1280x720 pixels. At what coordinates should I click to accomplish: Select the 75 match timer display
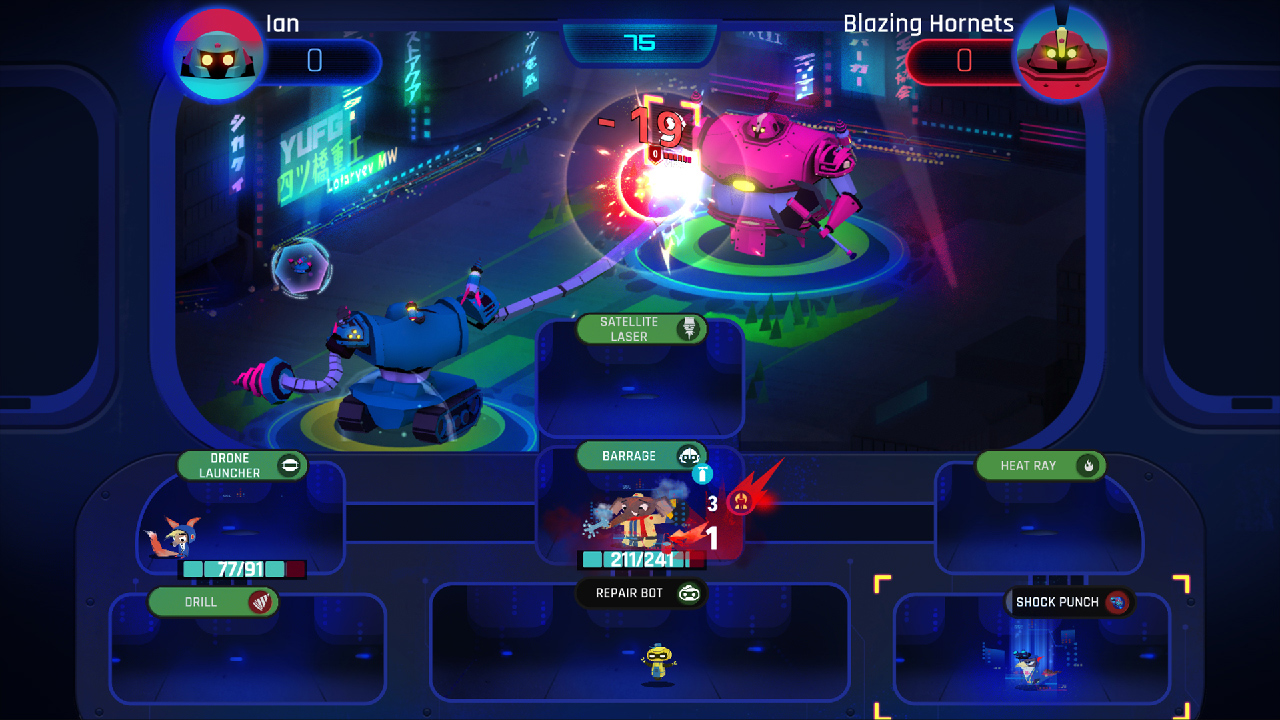pyautogui.click(x=640, y=44)
